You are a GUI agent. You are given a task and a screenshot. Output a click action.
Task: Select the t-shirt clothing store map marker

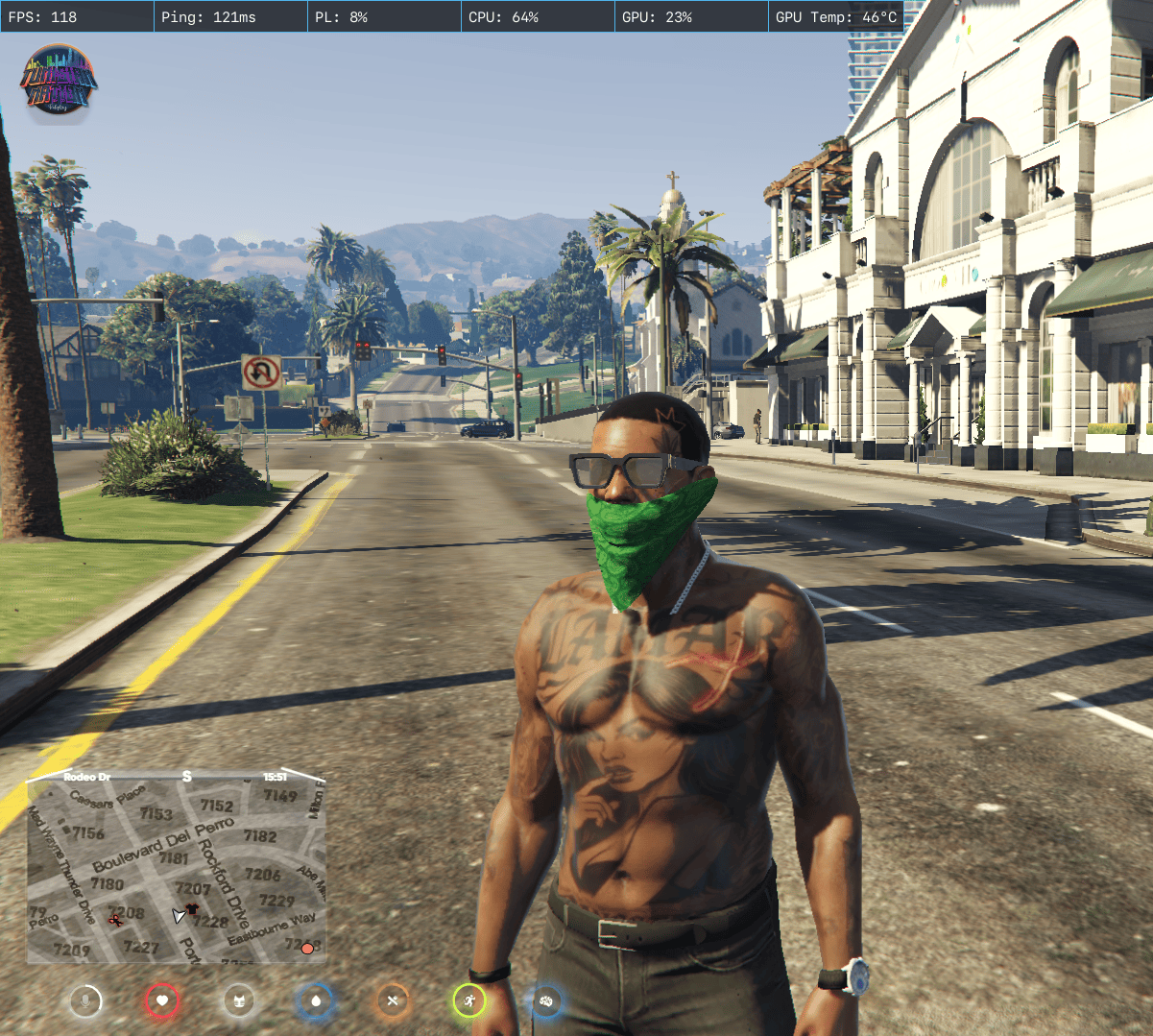pos(192,908)
